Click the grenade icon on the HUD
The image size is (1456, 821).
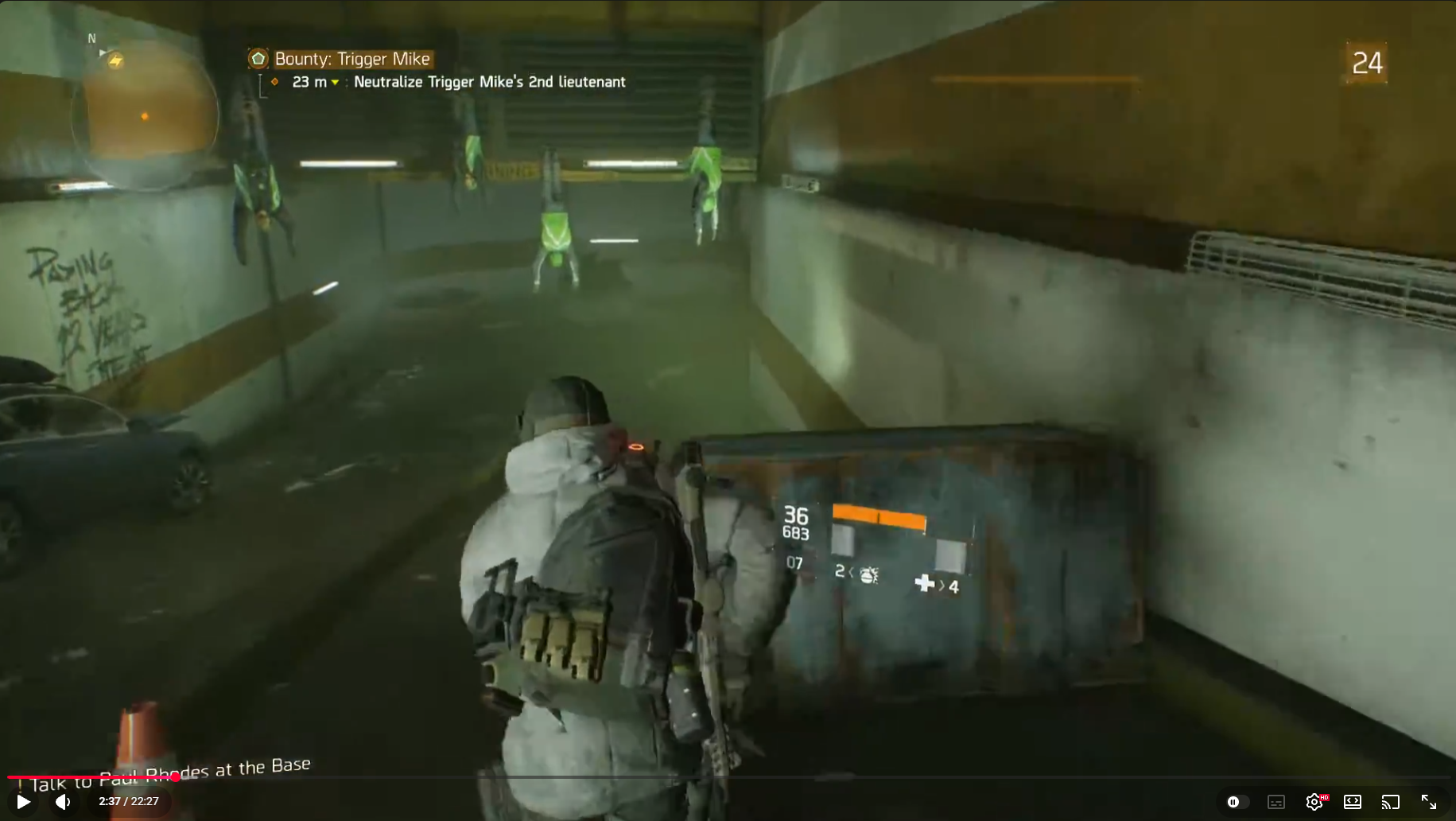click(868, 574)
